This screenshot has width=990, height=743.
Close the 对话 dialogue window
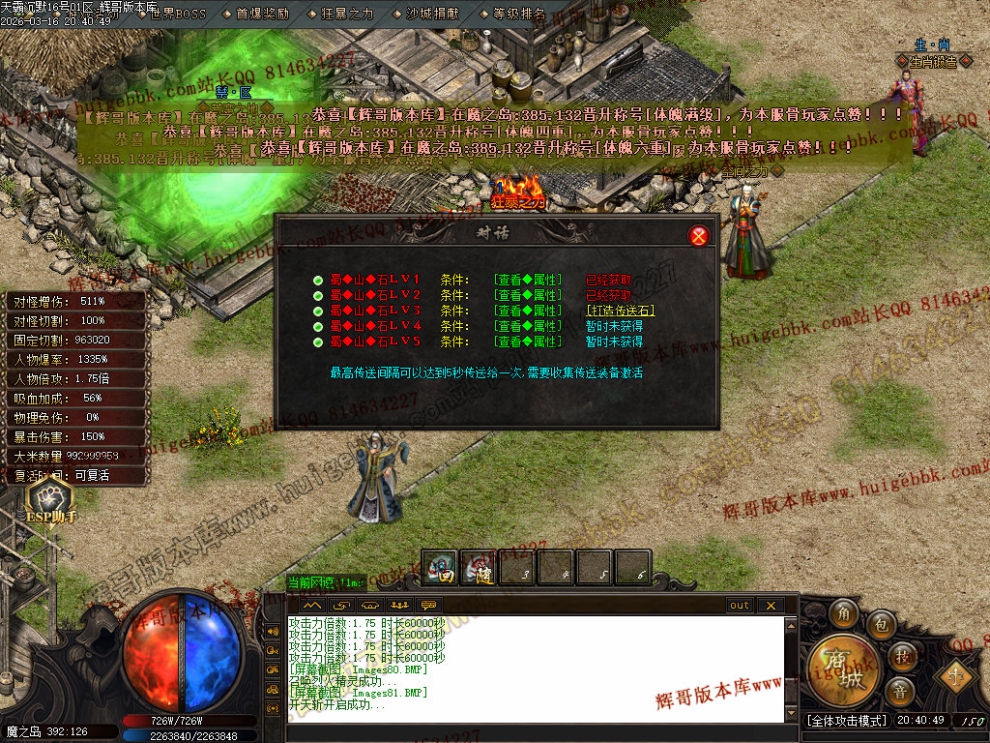click(x=699, y=236)
